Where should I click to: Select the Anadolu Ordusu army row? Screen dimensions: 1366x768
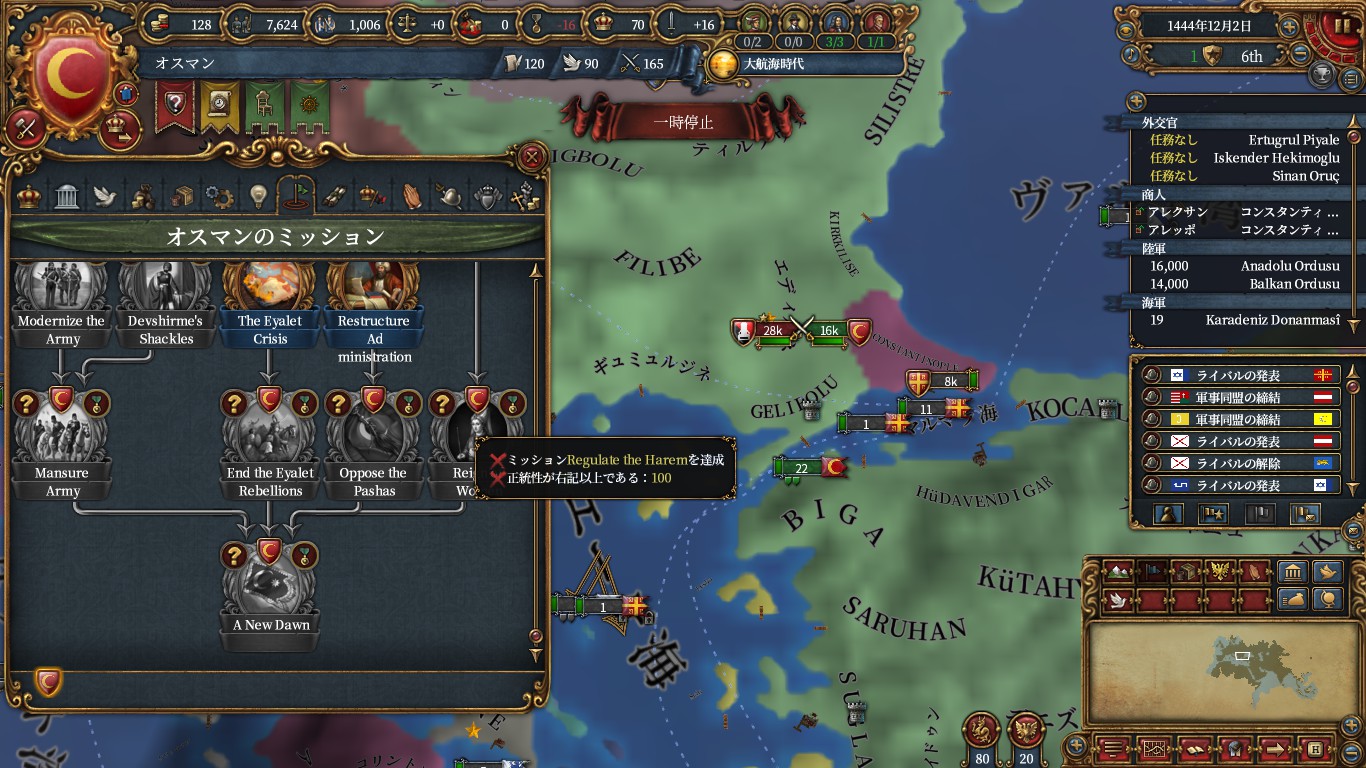pyautogui.click(x=1240, y=265)
